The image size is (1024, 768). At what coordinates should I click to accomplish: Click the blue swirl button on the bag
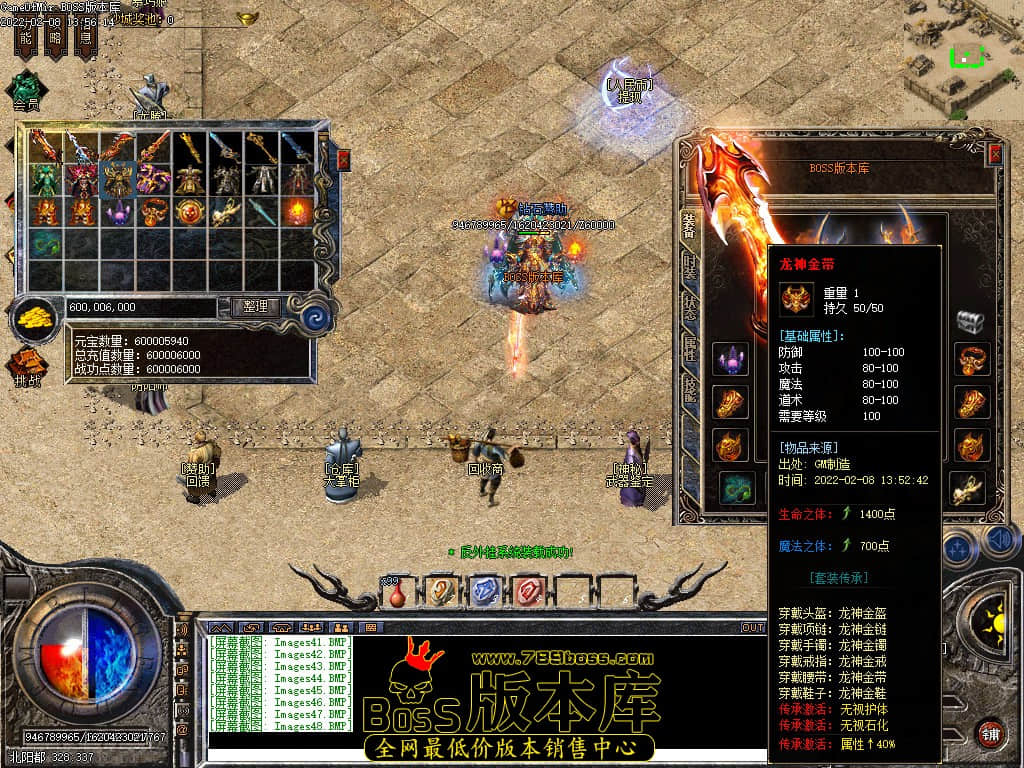tap(317, 318)
